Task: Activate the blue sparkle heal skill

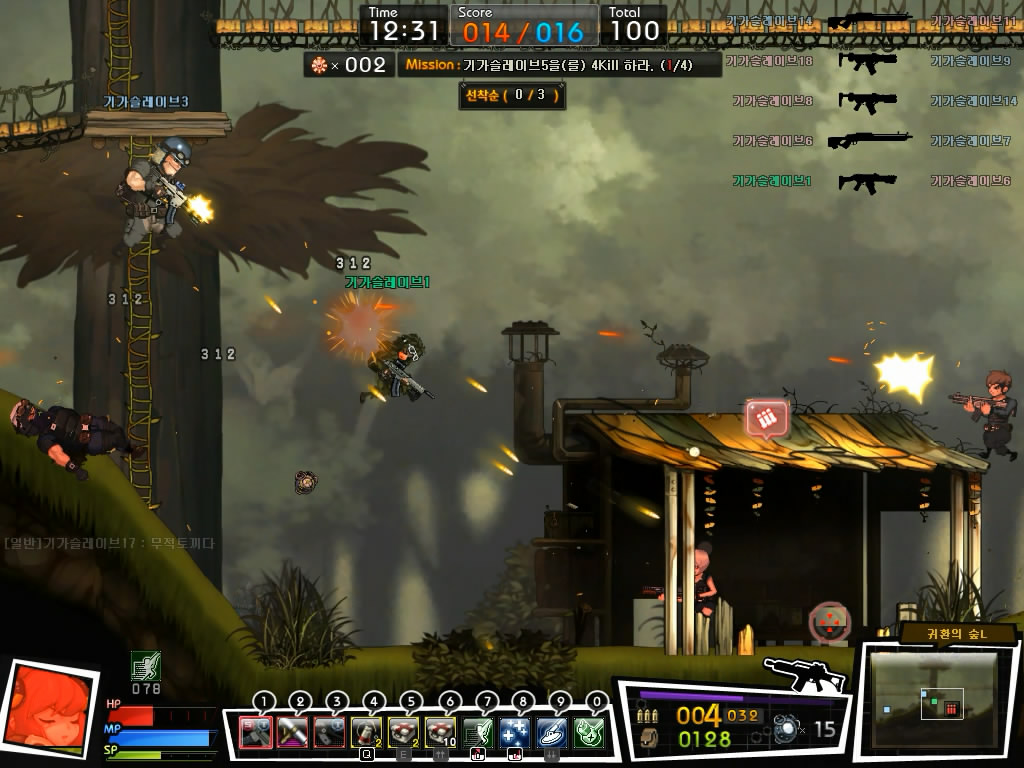Action: [515, 733]
